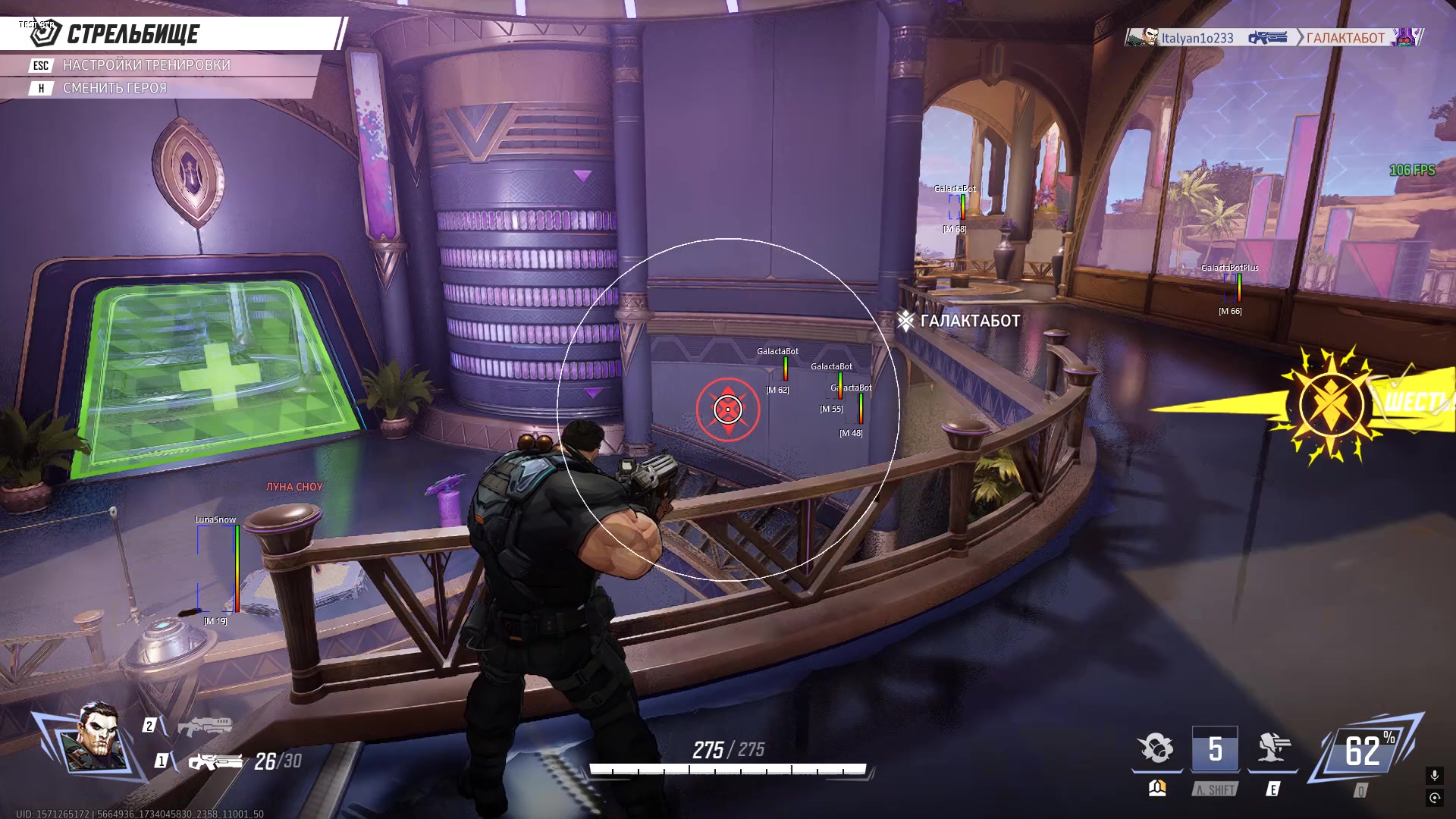Click the ability slot on cooldown showing 5
Screen dimensions: 1456x819
[1215, 749]
